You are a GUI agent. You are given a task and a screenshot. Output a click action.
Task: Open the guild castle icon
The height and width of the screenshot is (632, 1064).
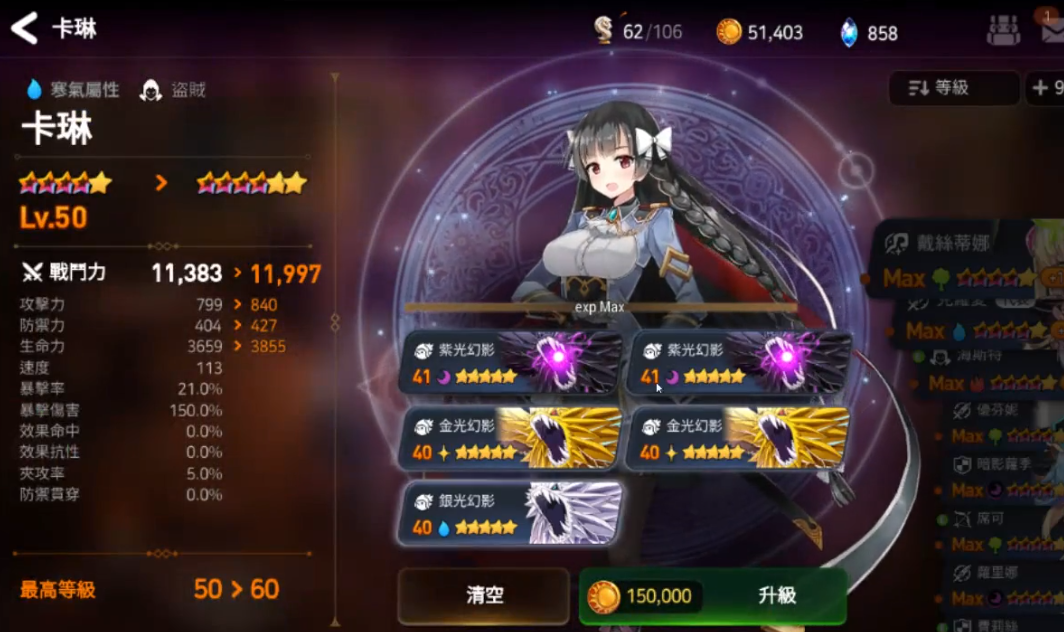(1003, 30)
